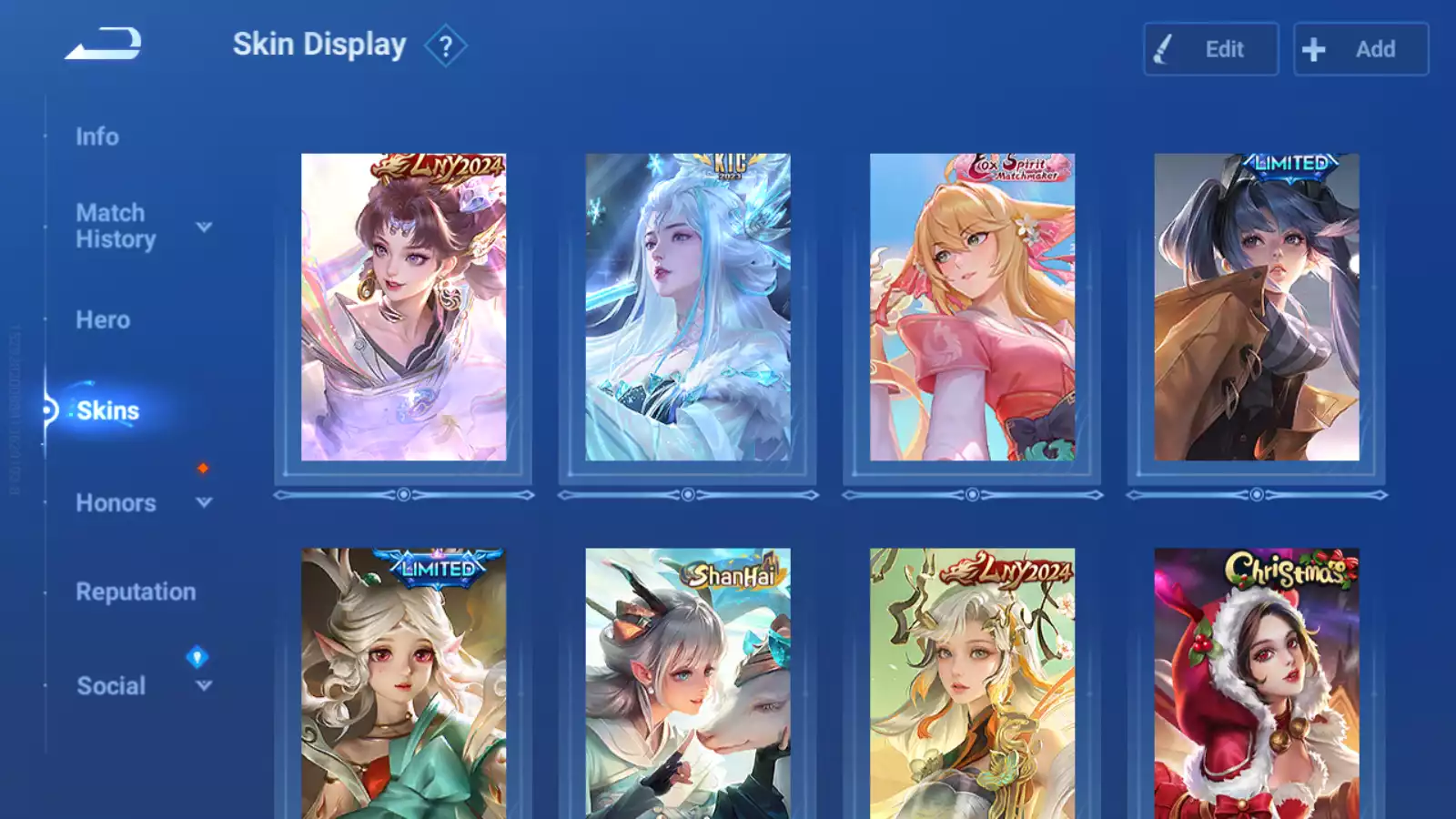The image size is (1456, 819).
Task: Select the ShanHai skin card
Action: 688,682
